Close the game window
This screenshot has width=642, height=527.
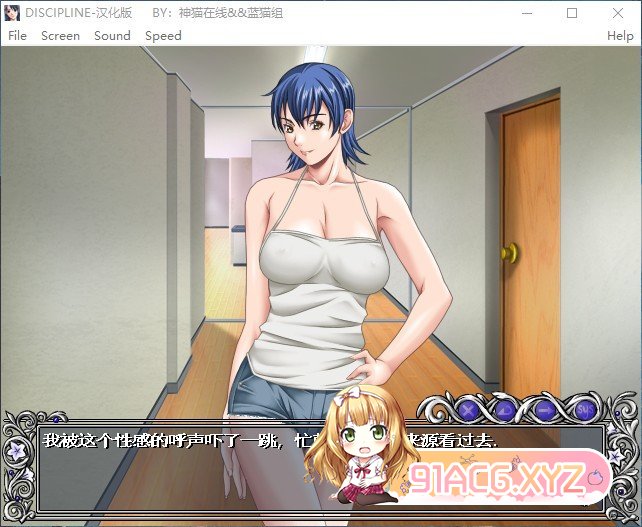pyautogui.click(x=618, y=13)
